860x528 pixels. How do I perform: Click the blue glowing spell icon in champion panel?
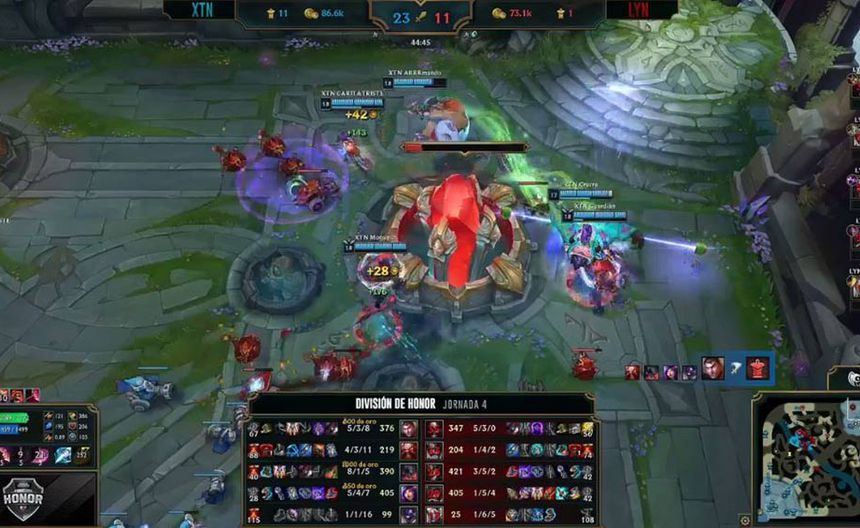point(63,455)
